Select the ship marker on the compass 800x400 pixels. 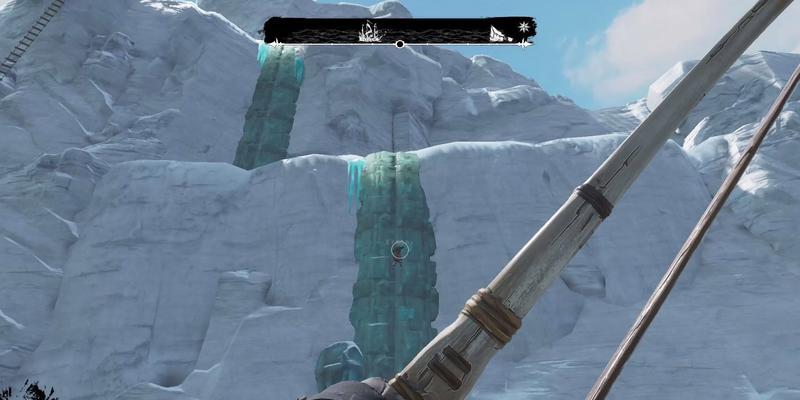point(371,32)
